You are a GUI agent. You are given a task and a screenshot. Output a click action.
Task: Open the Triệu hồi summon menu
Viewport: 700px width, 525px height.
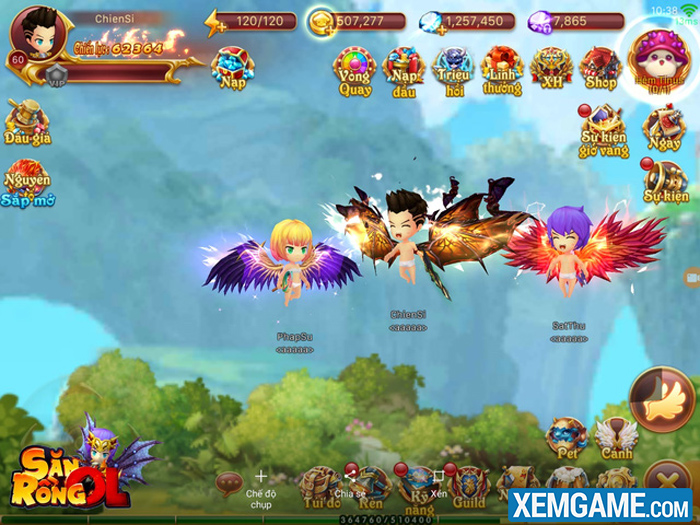(x=453, y=68)
